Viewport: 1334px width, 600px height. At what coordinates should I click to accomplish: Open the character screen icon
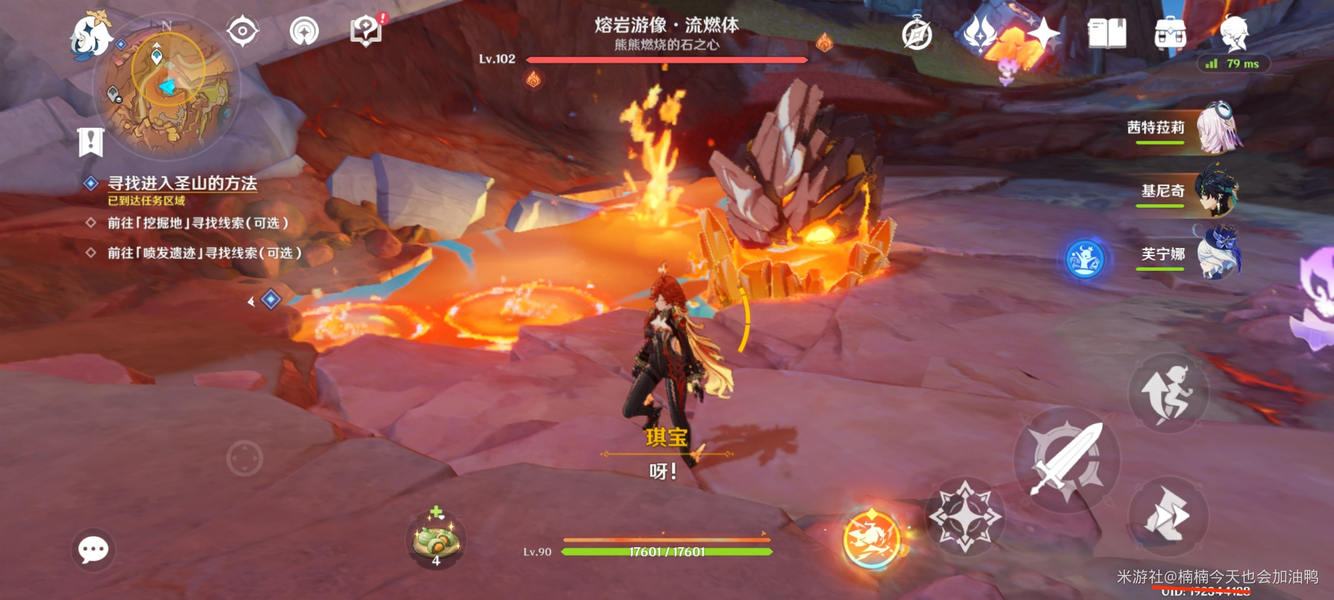[1234, 34]
